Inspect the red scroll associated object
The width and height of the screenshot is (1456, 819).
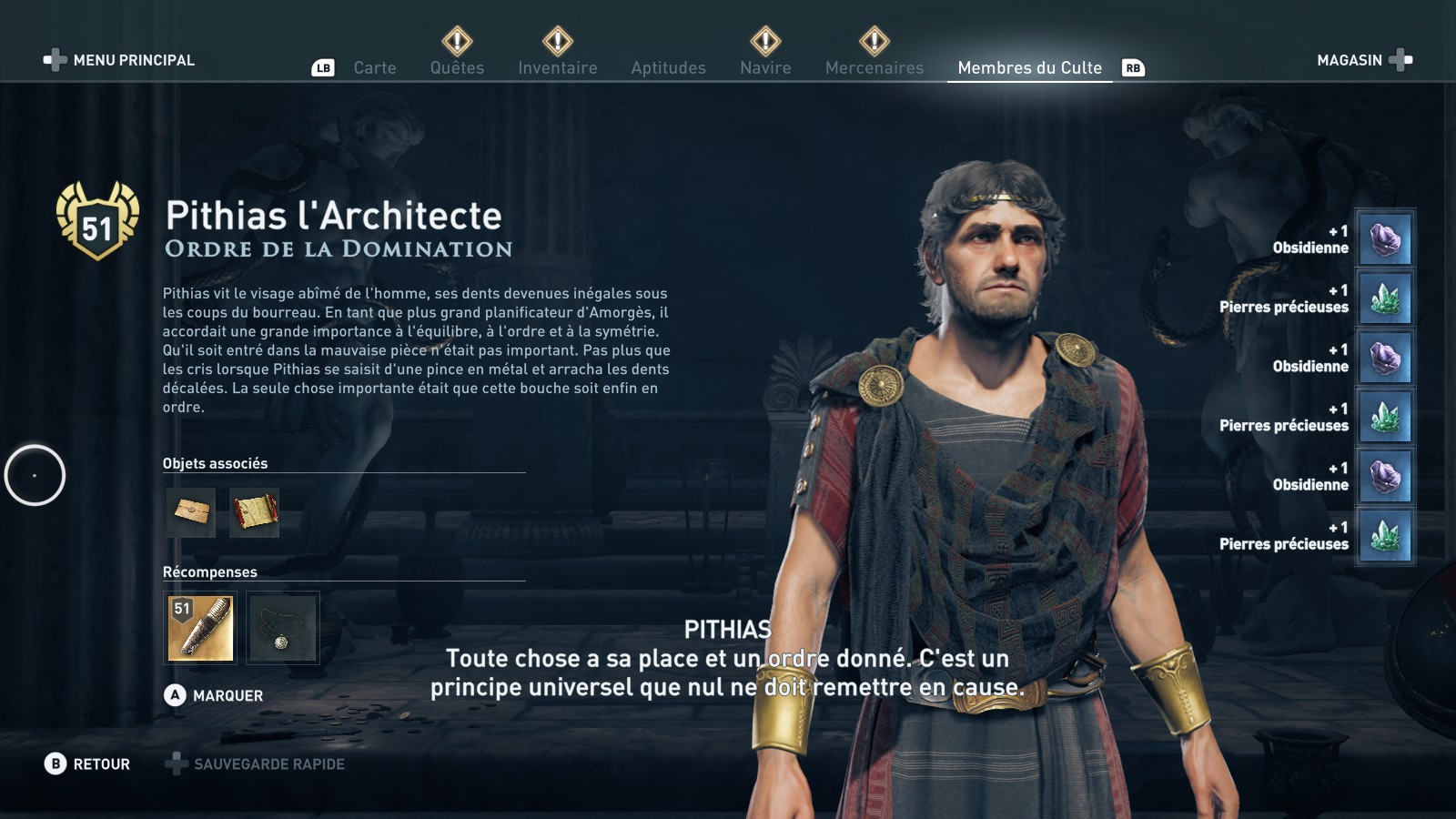coord(254,512)
